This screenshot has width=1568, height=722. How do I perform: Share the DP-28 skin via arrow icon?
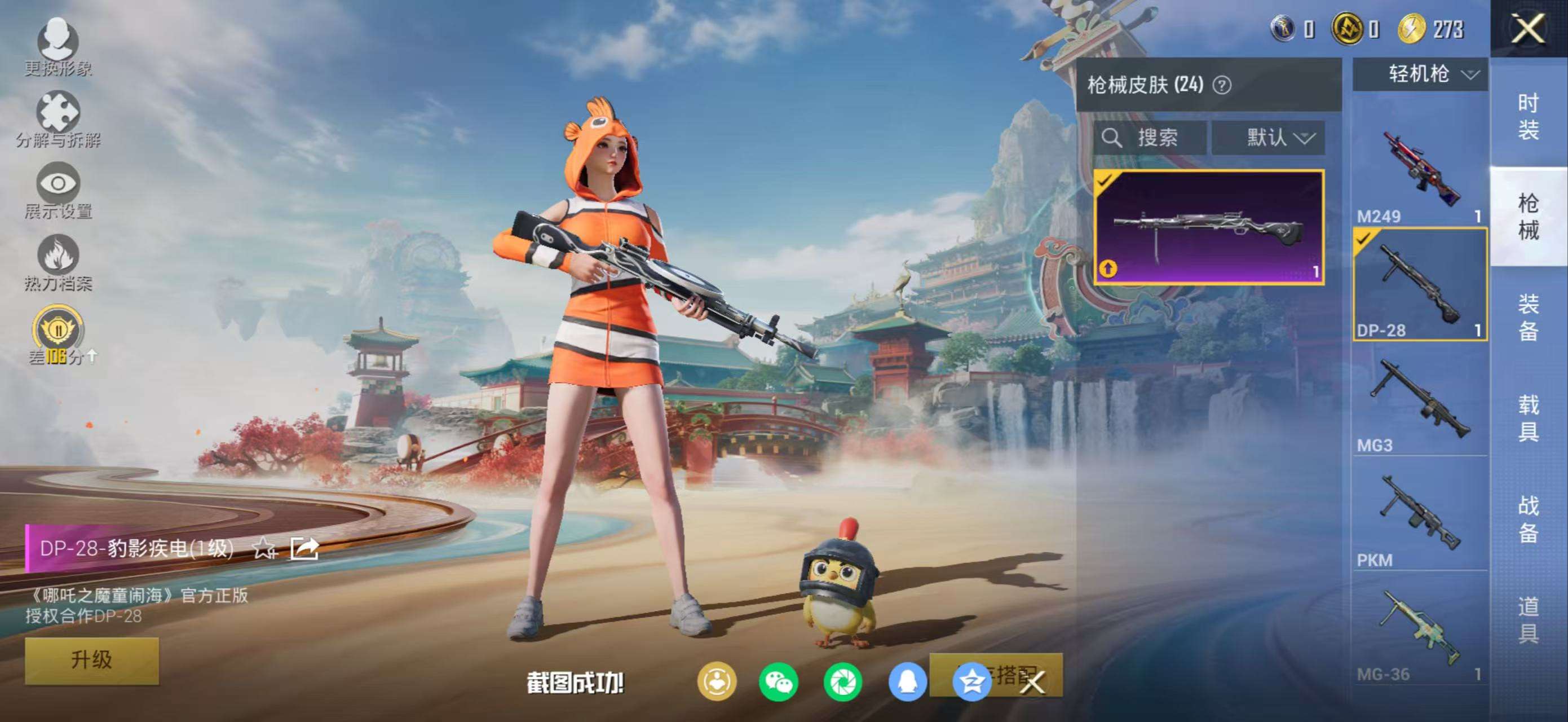tap(304, 548)
